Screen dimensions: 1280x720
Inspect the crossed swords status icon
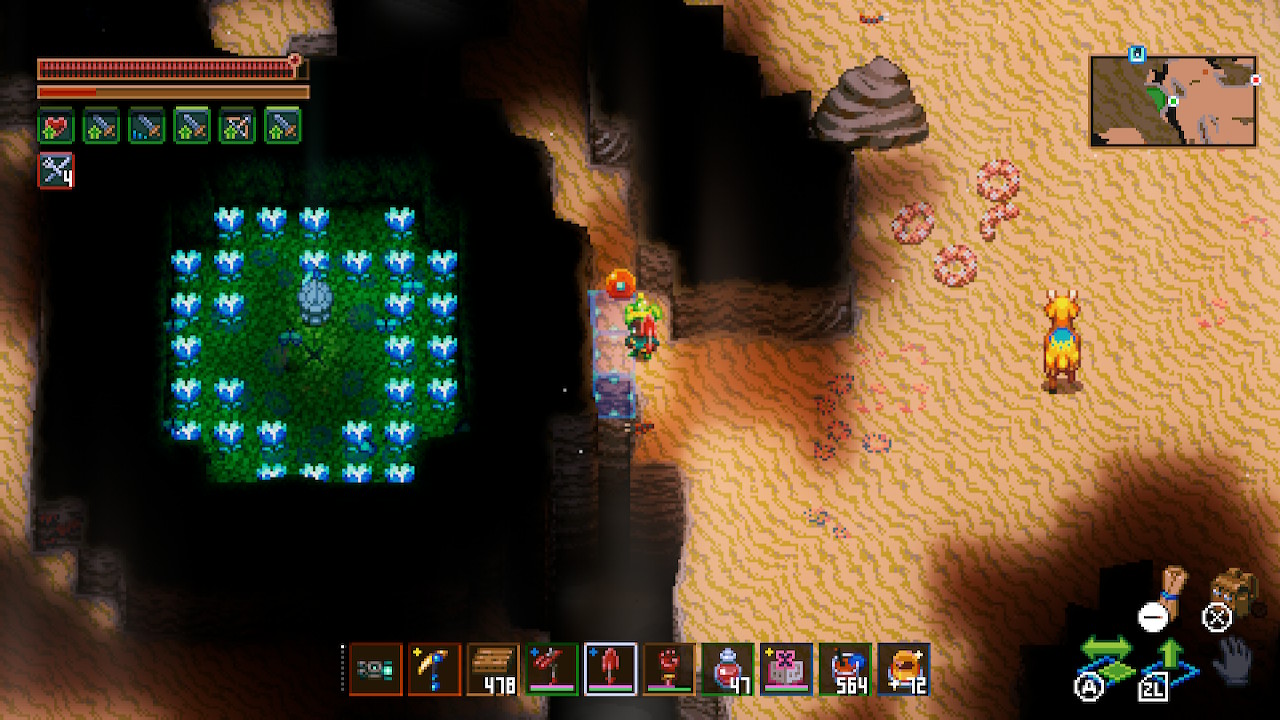tap(56, 170)
